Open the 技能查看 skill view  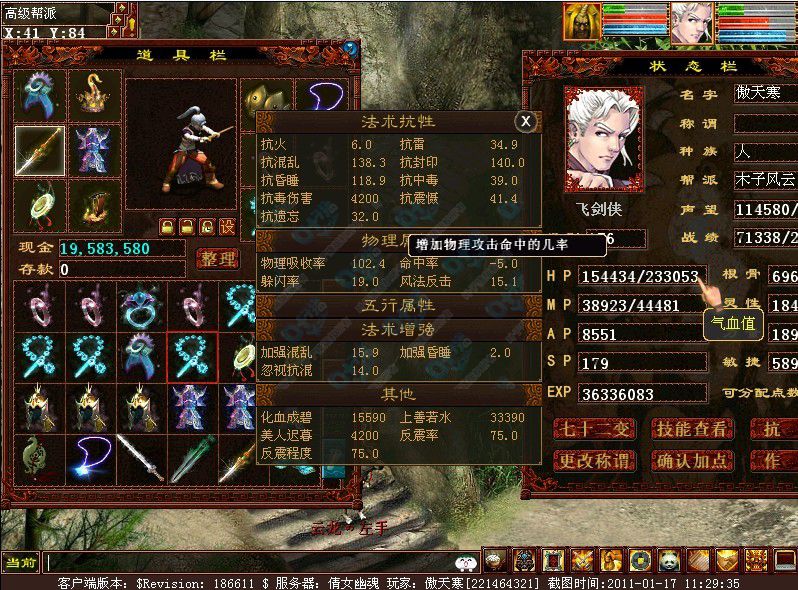click(x=691, y=430)
